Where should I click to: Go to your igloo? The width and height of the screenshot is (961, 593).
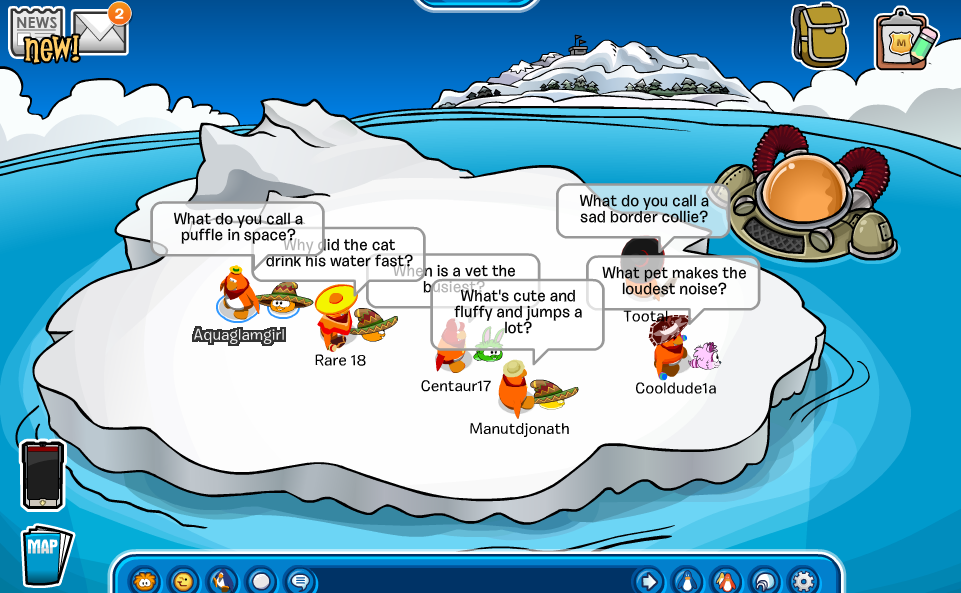(764, 580)
